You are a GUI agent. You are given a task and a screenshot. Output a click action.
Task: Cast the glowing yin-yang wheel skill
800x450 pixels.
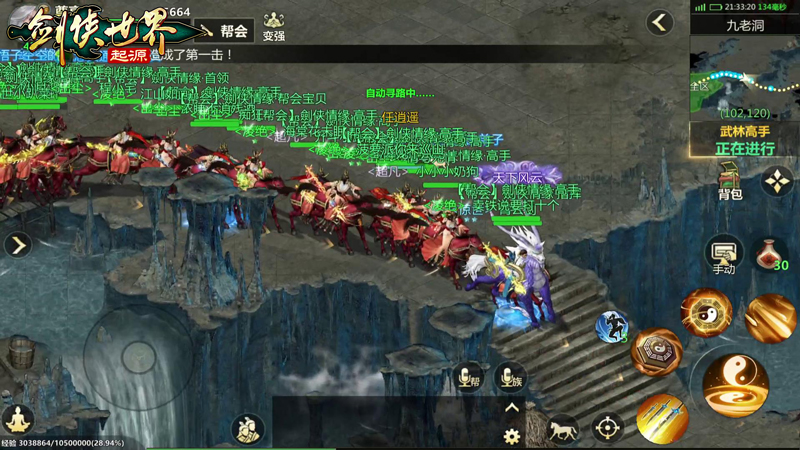pos(706,313)
